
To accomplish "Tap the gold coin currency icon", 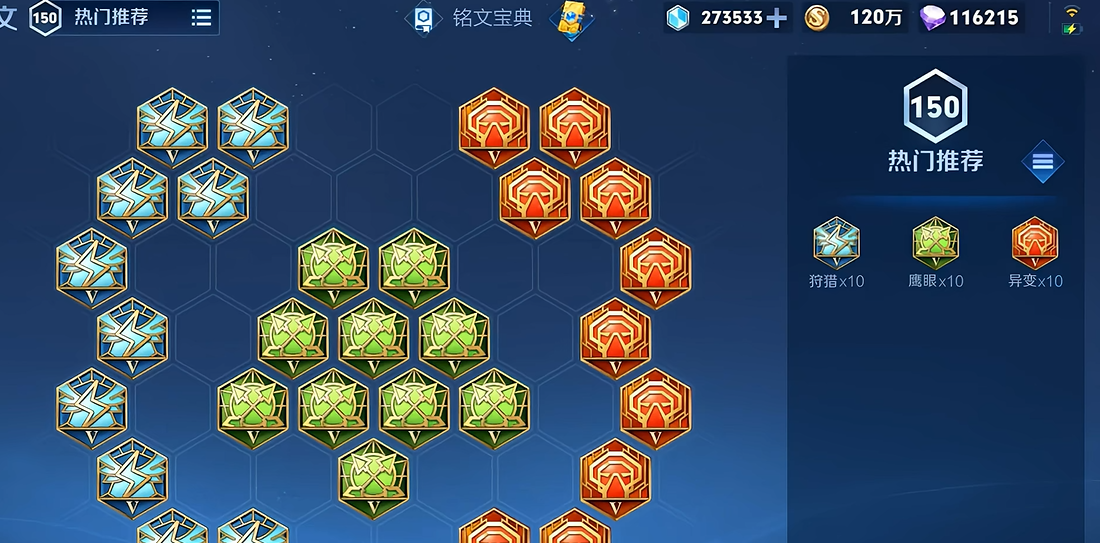I will [816, 18].
